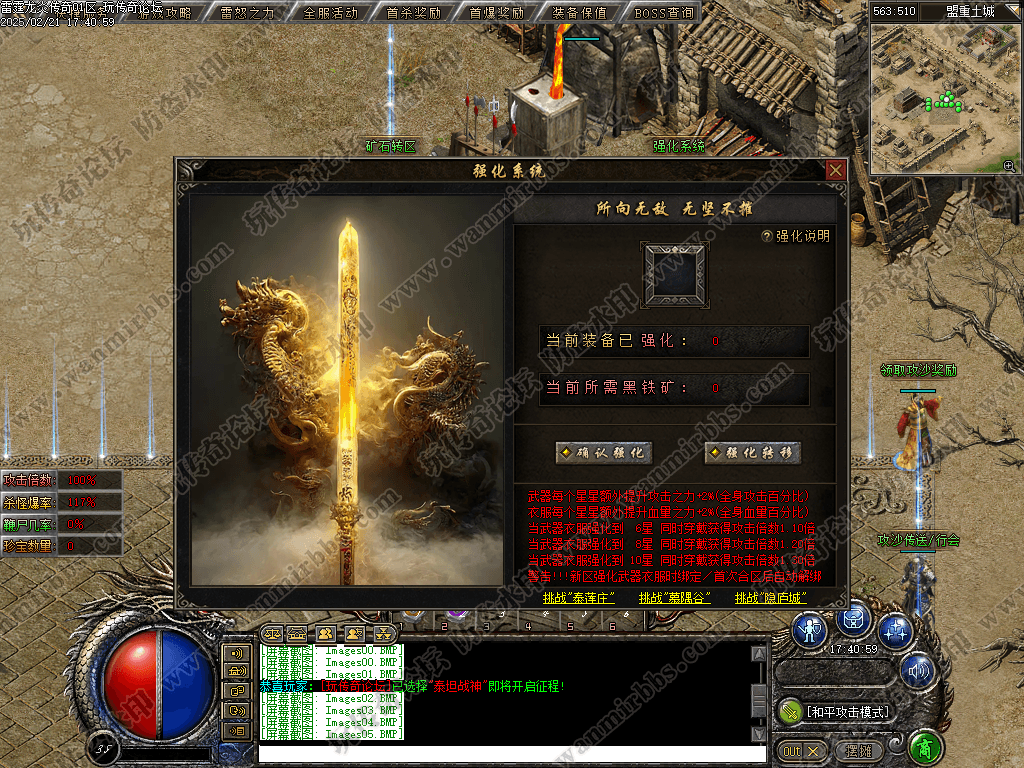Show the 首爆奖励 rewards
Image resolution: width=1024 pixels, height=768 pixels.
point(496,13)
